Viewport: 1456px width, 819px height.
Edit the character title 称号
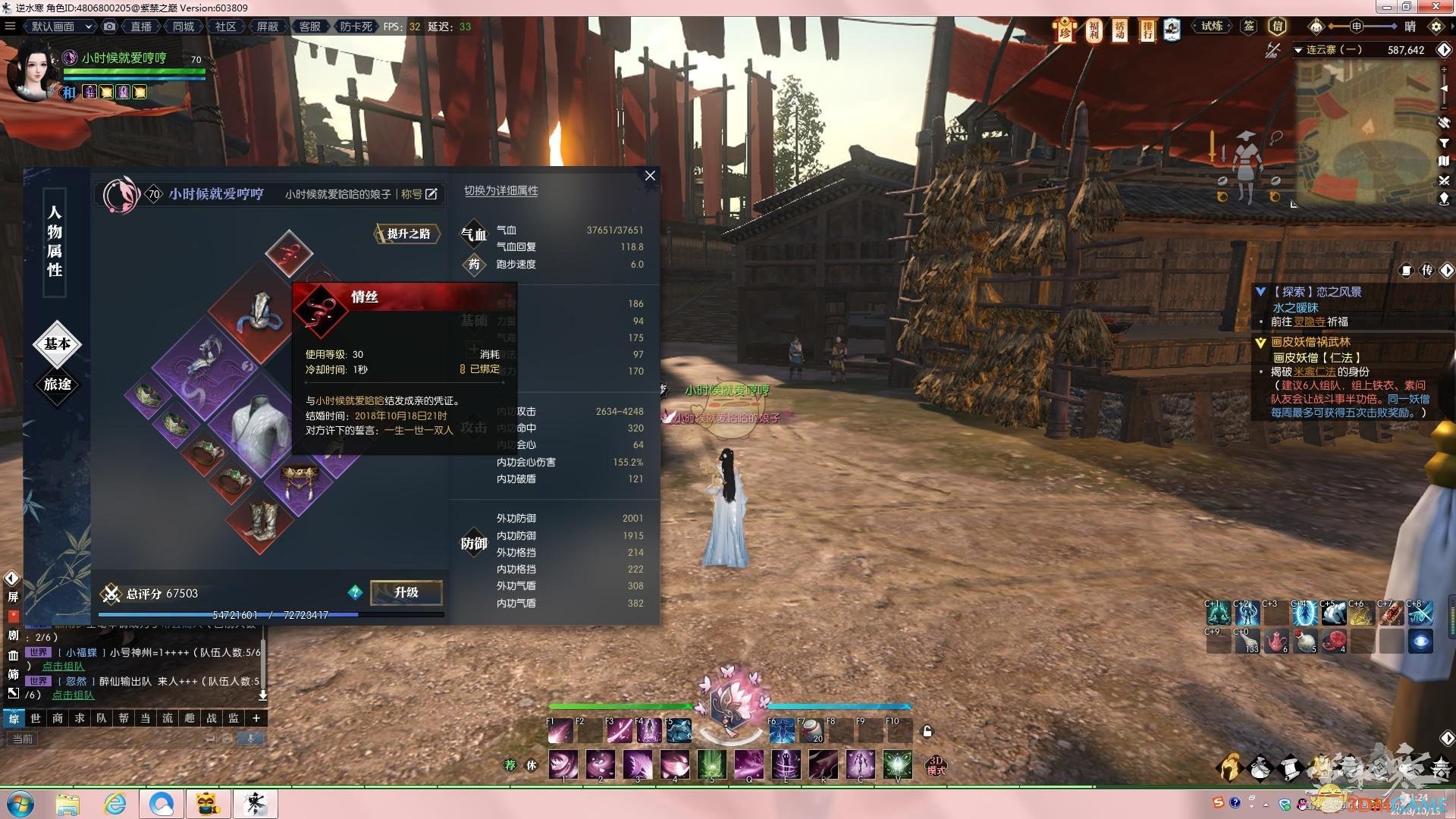[x=431, y=194]
